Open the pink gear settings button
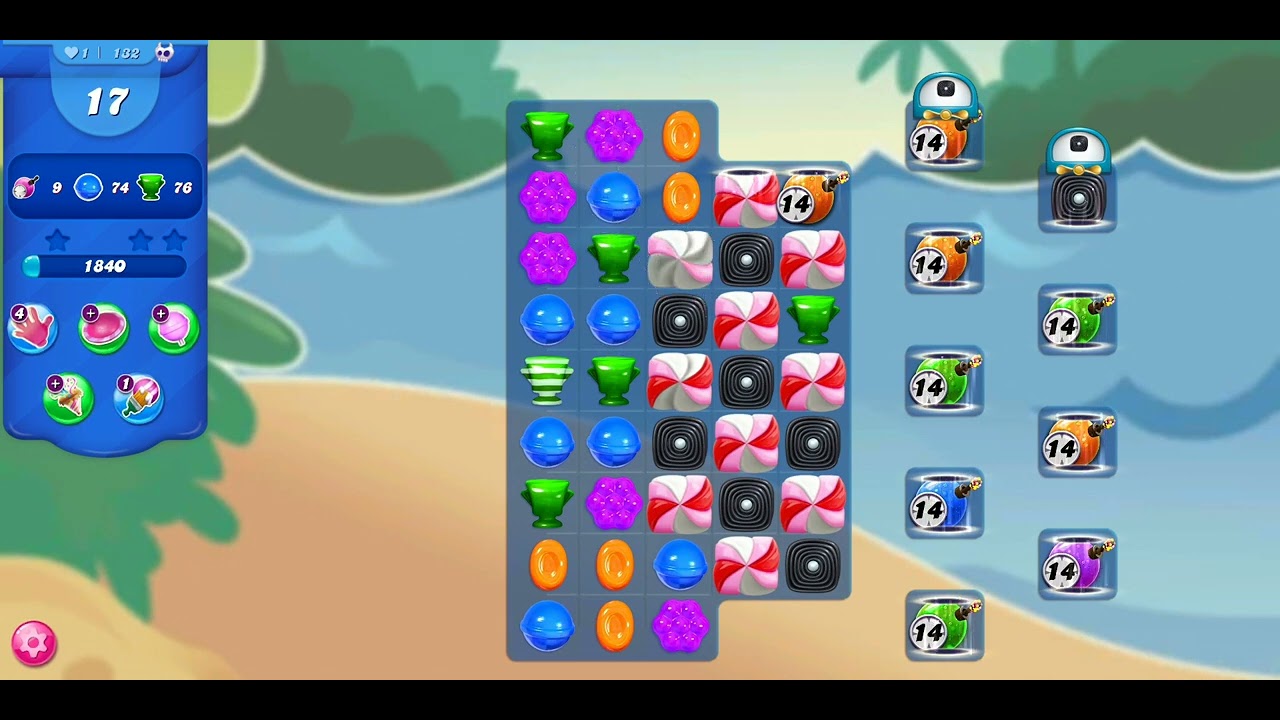 pyautogui.click(x=34, y=643)
